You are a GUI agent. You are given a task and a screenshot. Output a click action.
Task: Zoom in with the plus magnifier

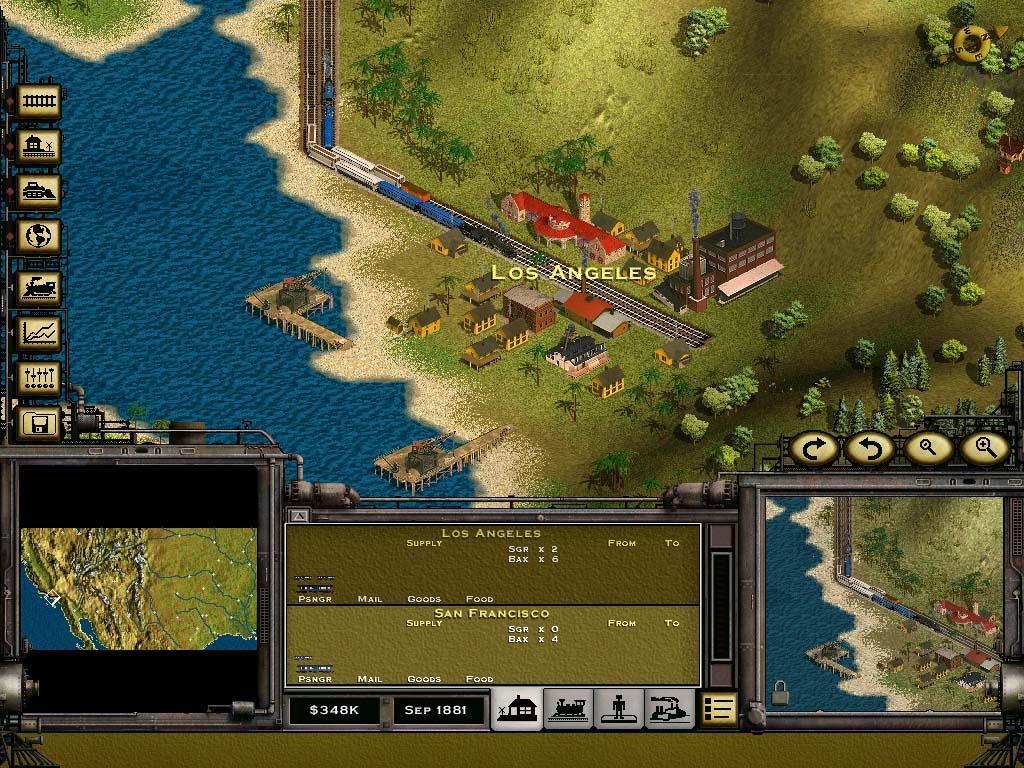[984, 449]
